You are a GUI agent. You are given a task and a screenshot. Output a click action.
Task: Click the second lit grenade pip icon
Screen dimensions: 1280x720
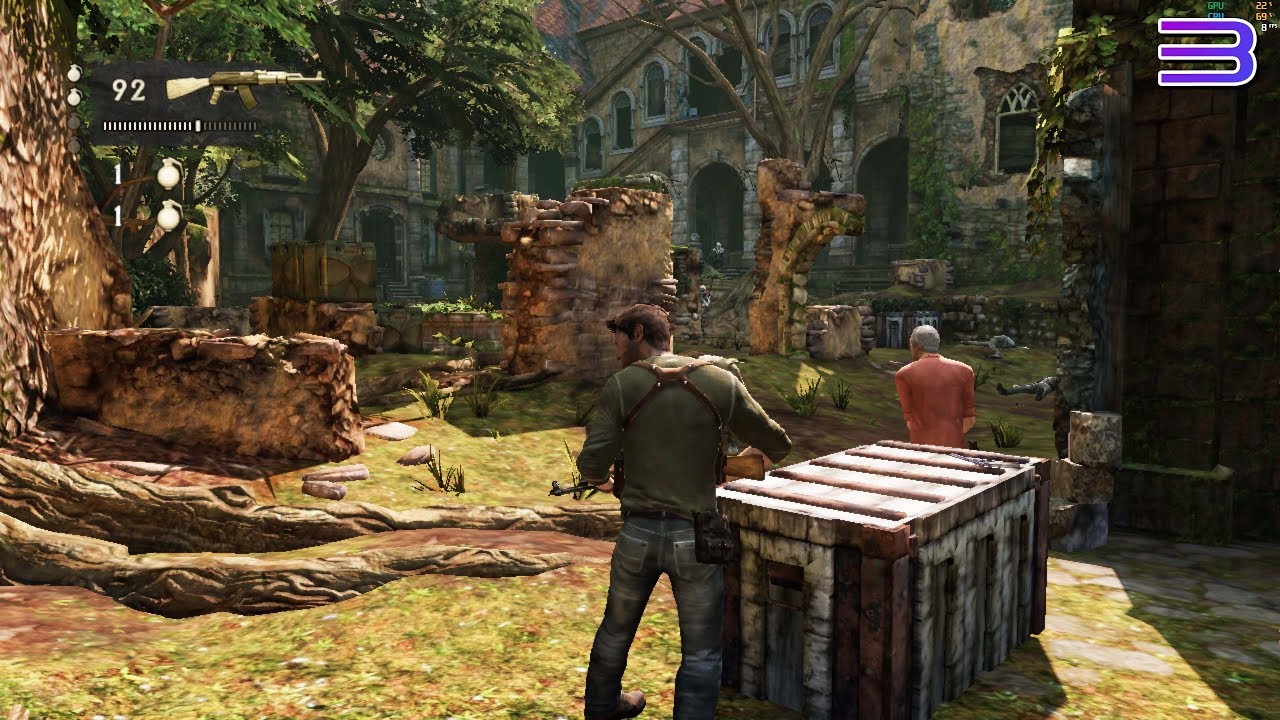coord(74,96)
